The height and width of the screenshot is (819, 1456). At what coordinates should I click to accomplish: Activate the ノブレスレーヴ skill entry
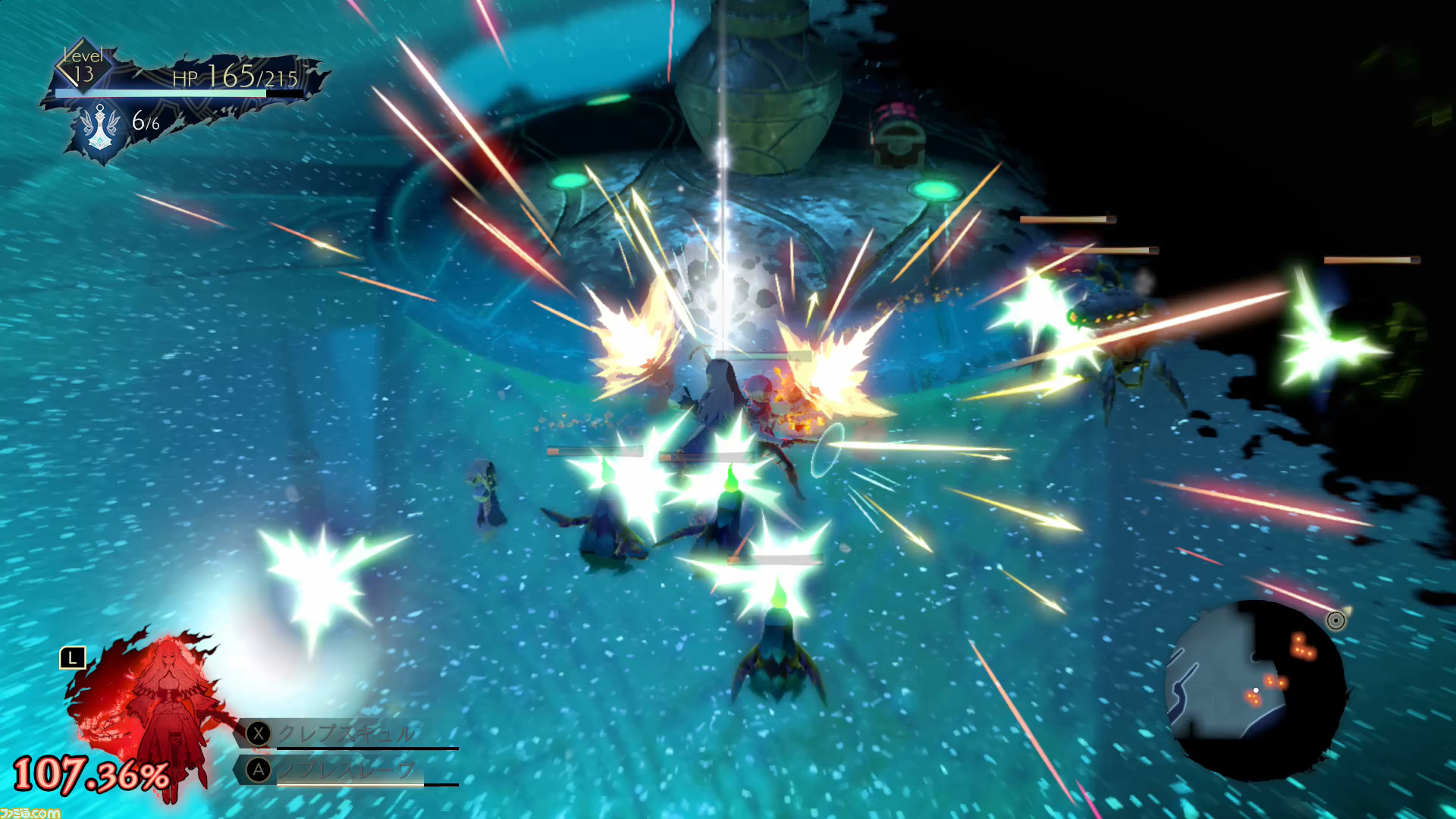(345, 770)
